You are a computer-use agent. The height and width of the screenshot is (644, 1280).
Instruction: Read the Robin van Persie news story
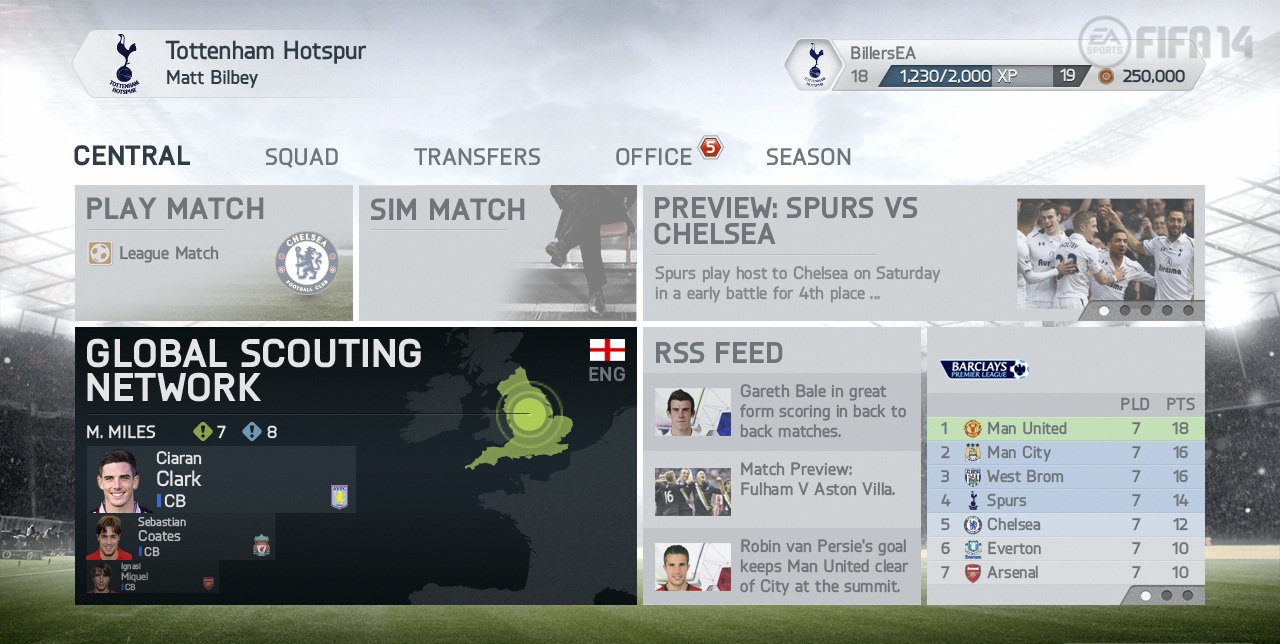781,566
